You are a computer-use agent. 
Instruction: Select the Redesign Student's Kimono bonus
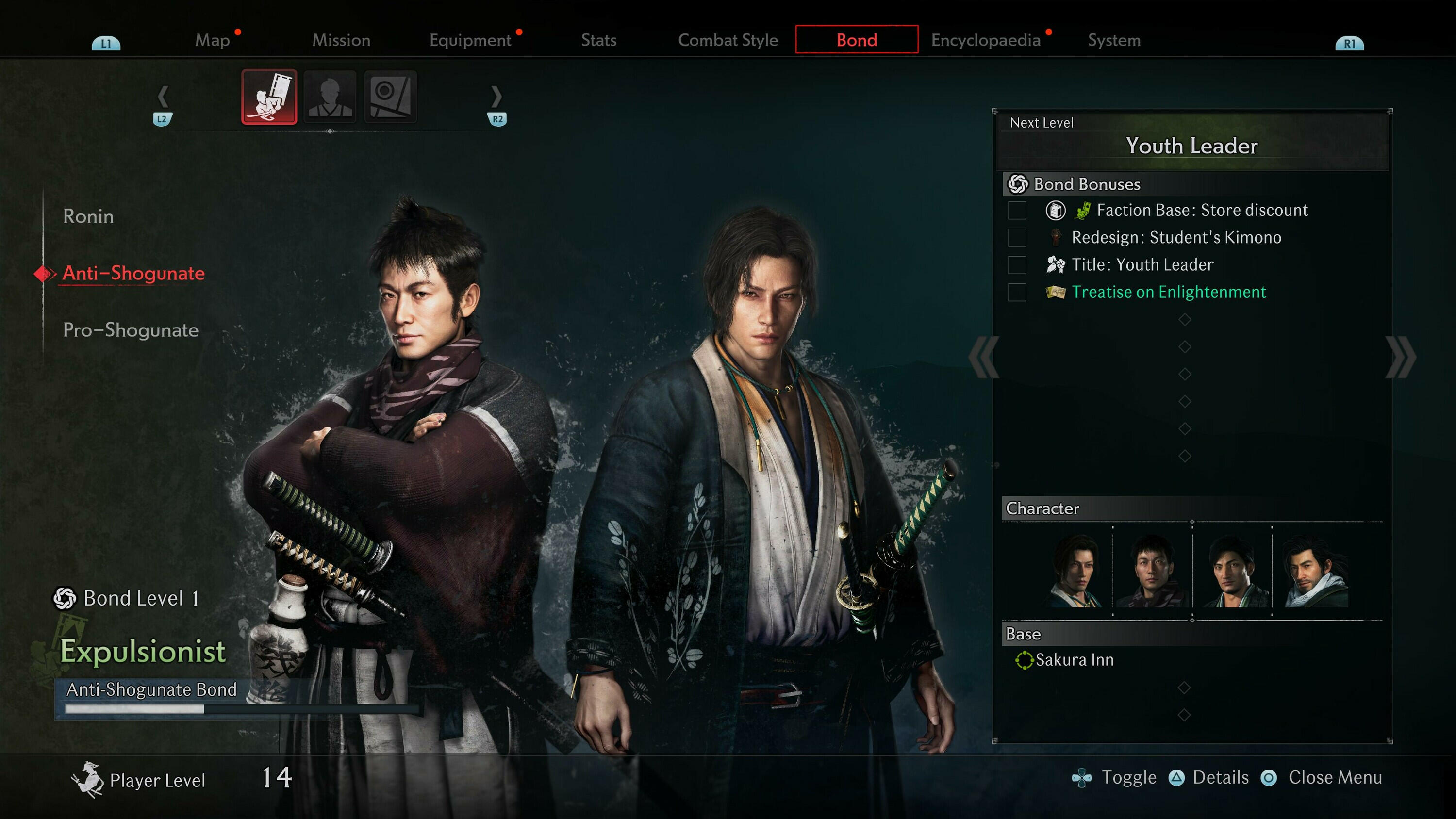tap(1175, 237)
